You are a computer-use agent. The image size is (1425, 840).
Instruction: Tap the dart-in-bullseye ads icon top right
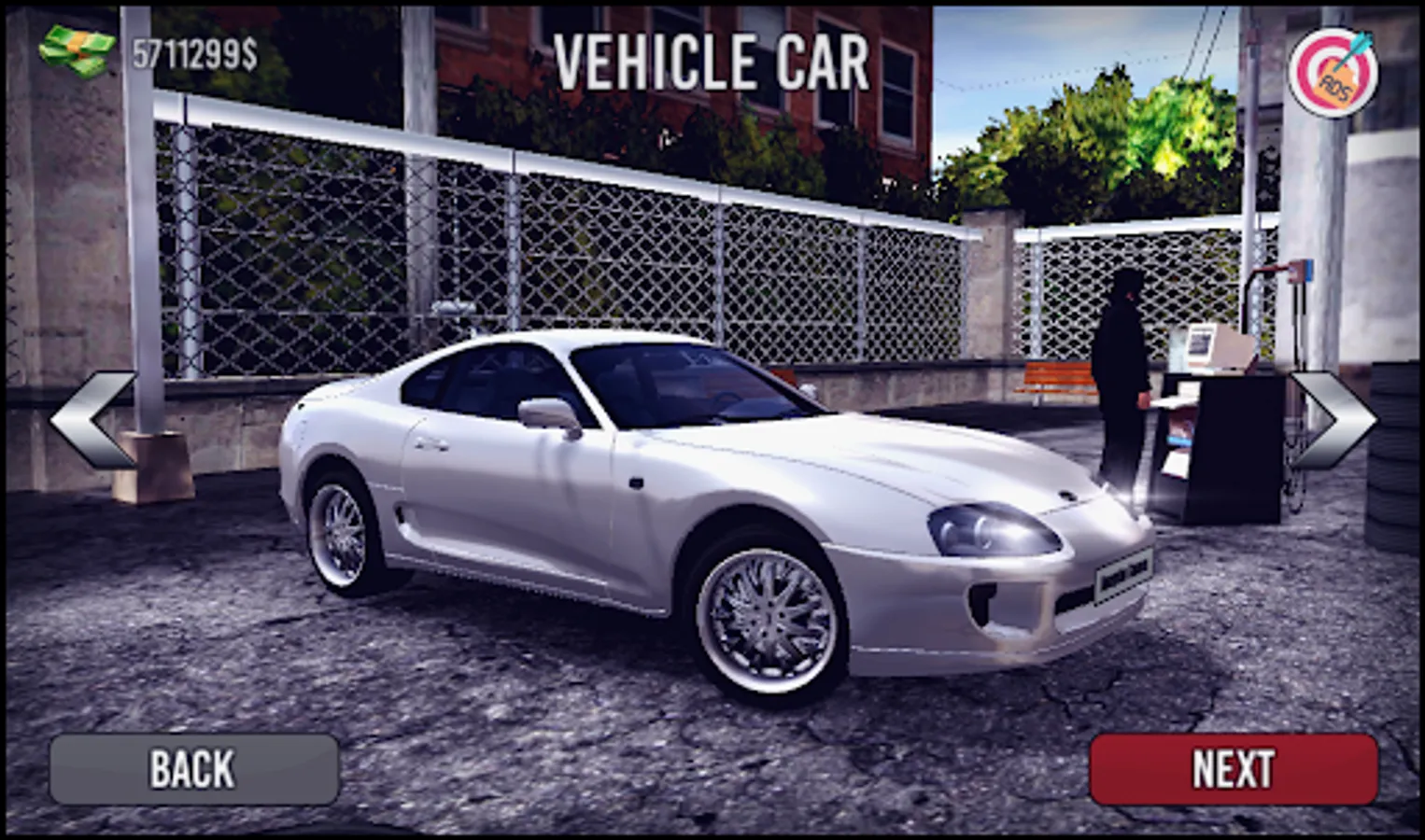[1335, 67]
